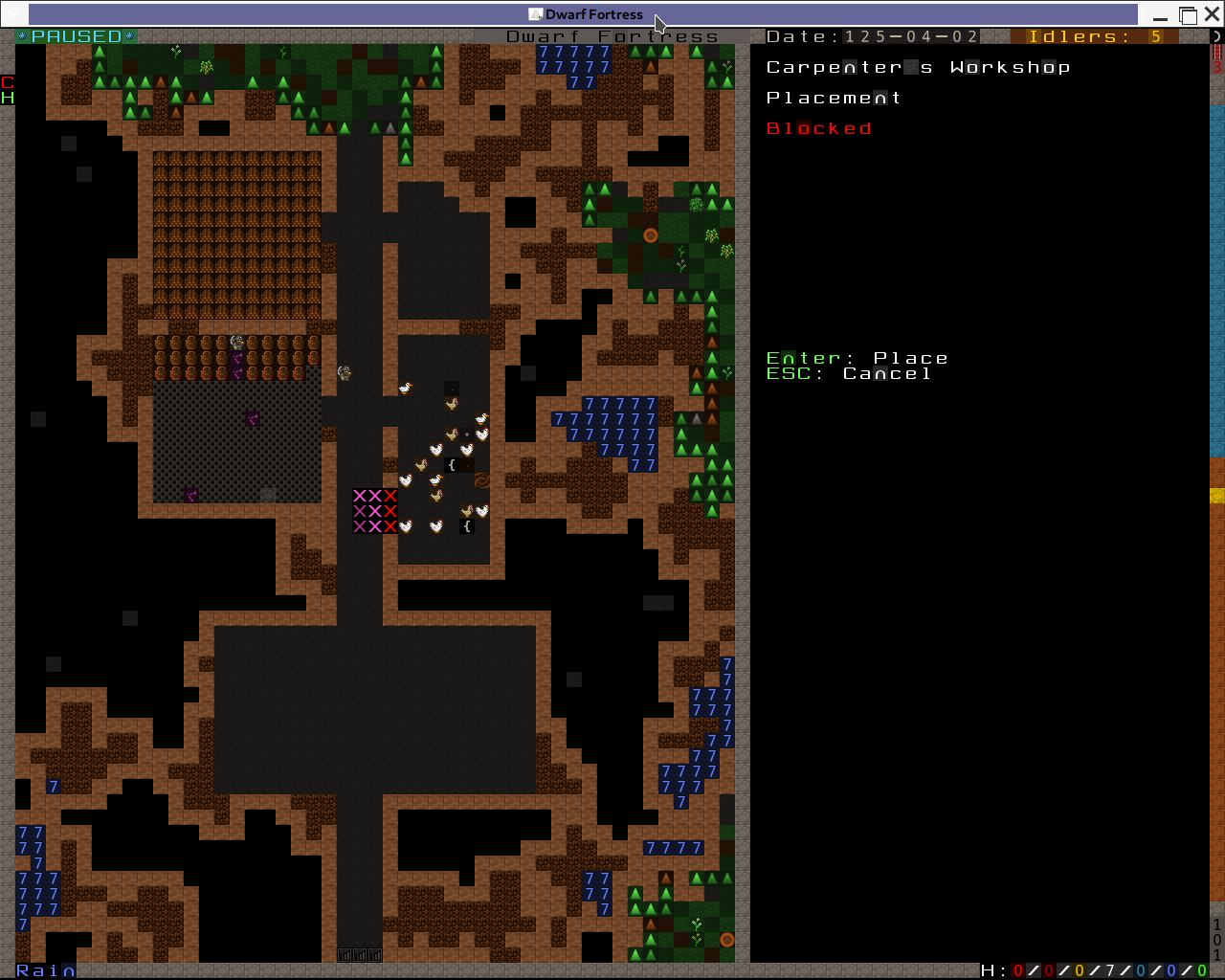This screenshot has width=1225, height=980.
Task: Maximize the Dwarf Fortress window
Action: click(1188, 15)
